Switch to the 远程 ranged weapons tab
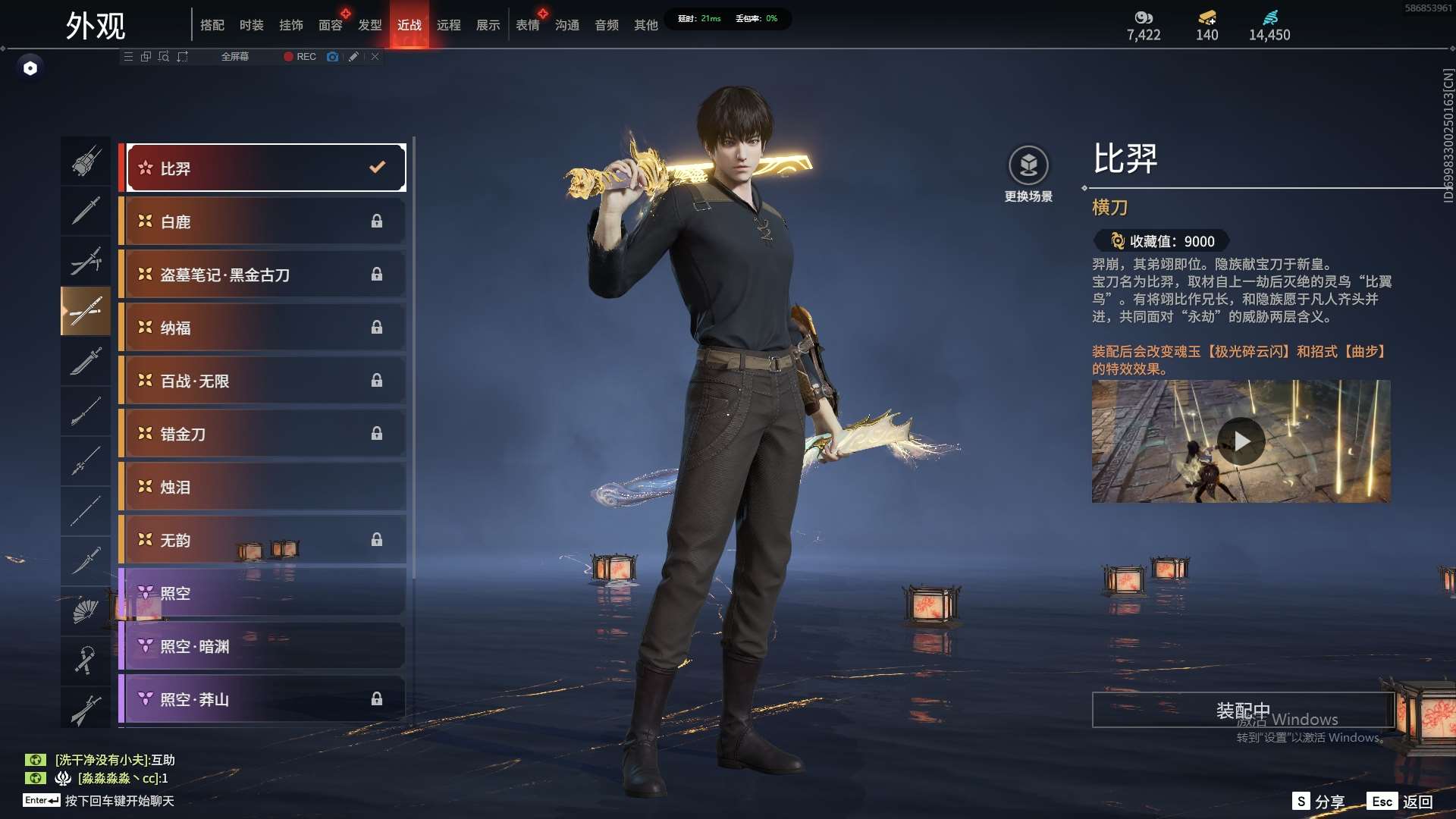 click(x=448, y=25)
